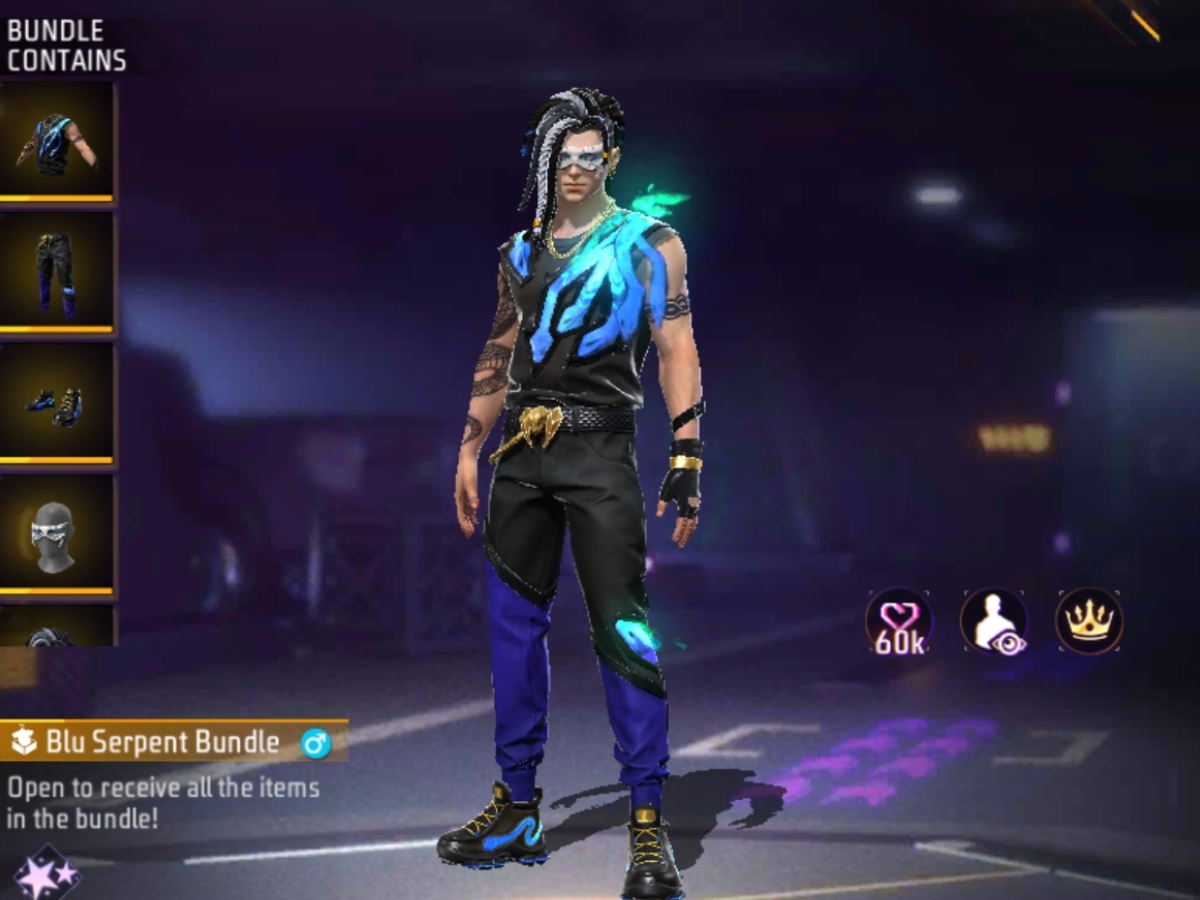Select the sneakers item thumbnail

pos(57,404)
